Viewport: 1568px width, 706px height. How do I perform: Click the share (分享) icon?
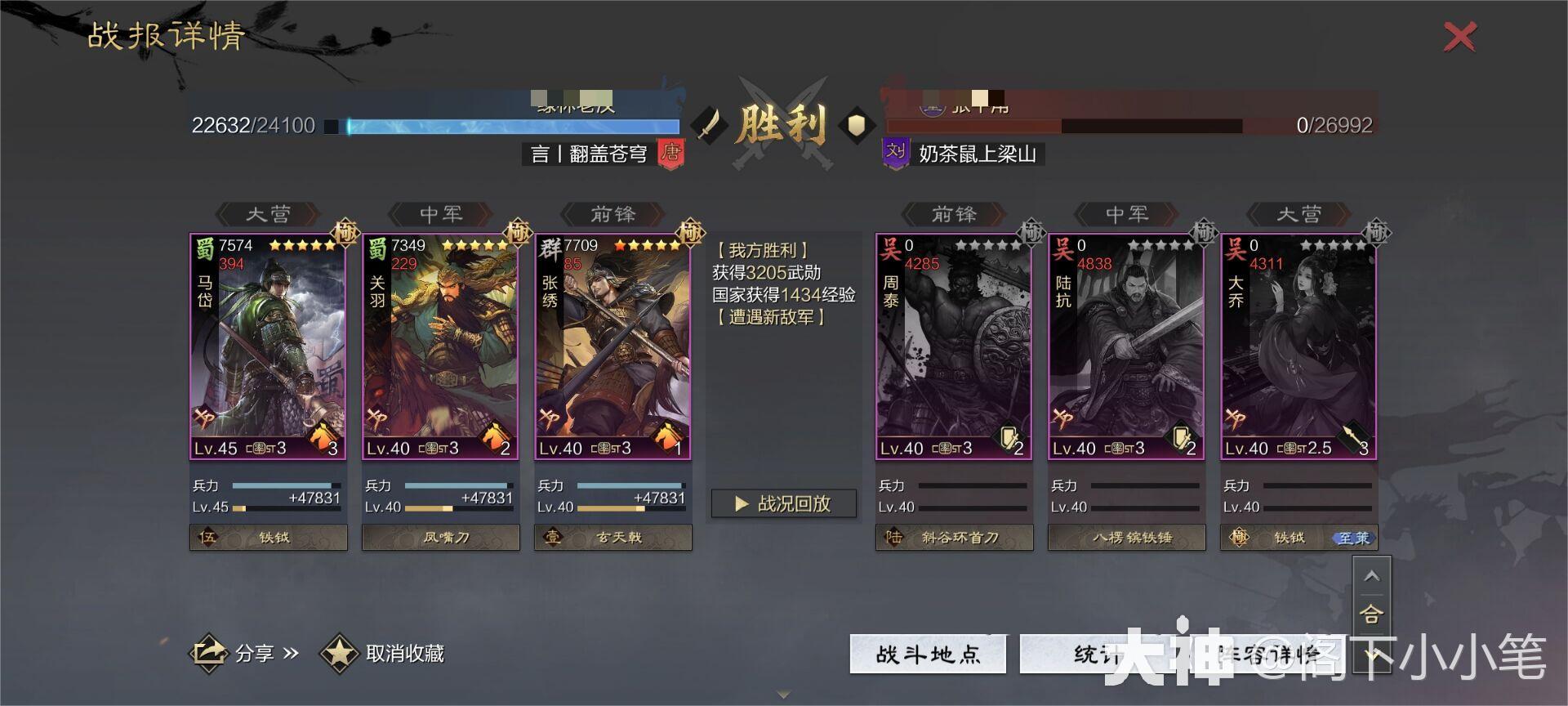[208, 653]
